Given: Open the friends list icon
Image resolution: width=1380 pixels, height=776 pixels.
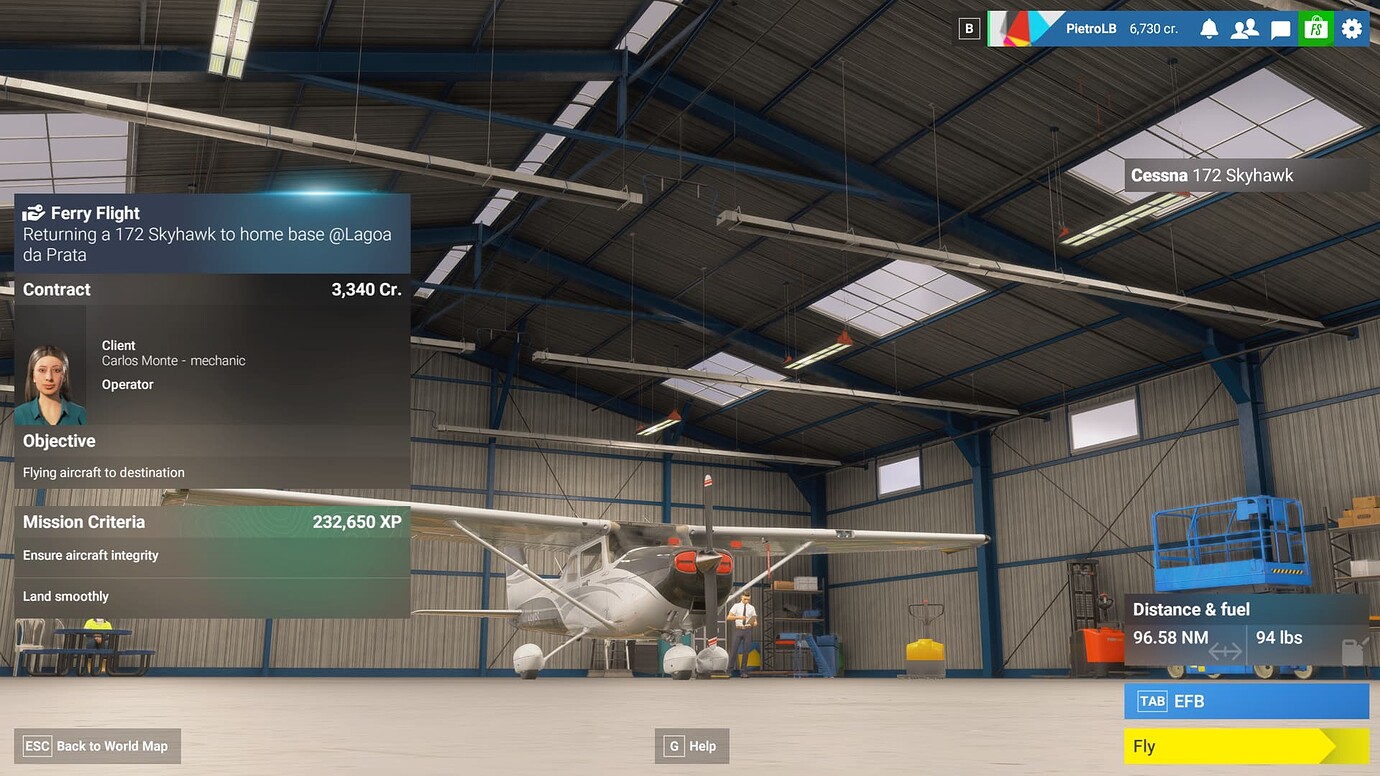Looking at the screenshot, I should pos(1244,28).
